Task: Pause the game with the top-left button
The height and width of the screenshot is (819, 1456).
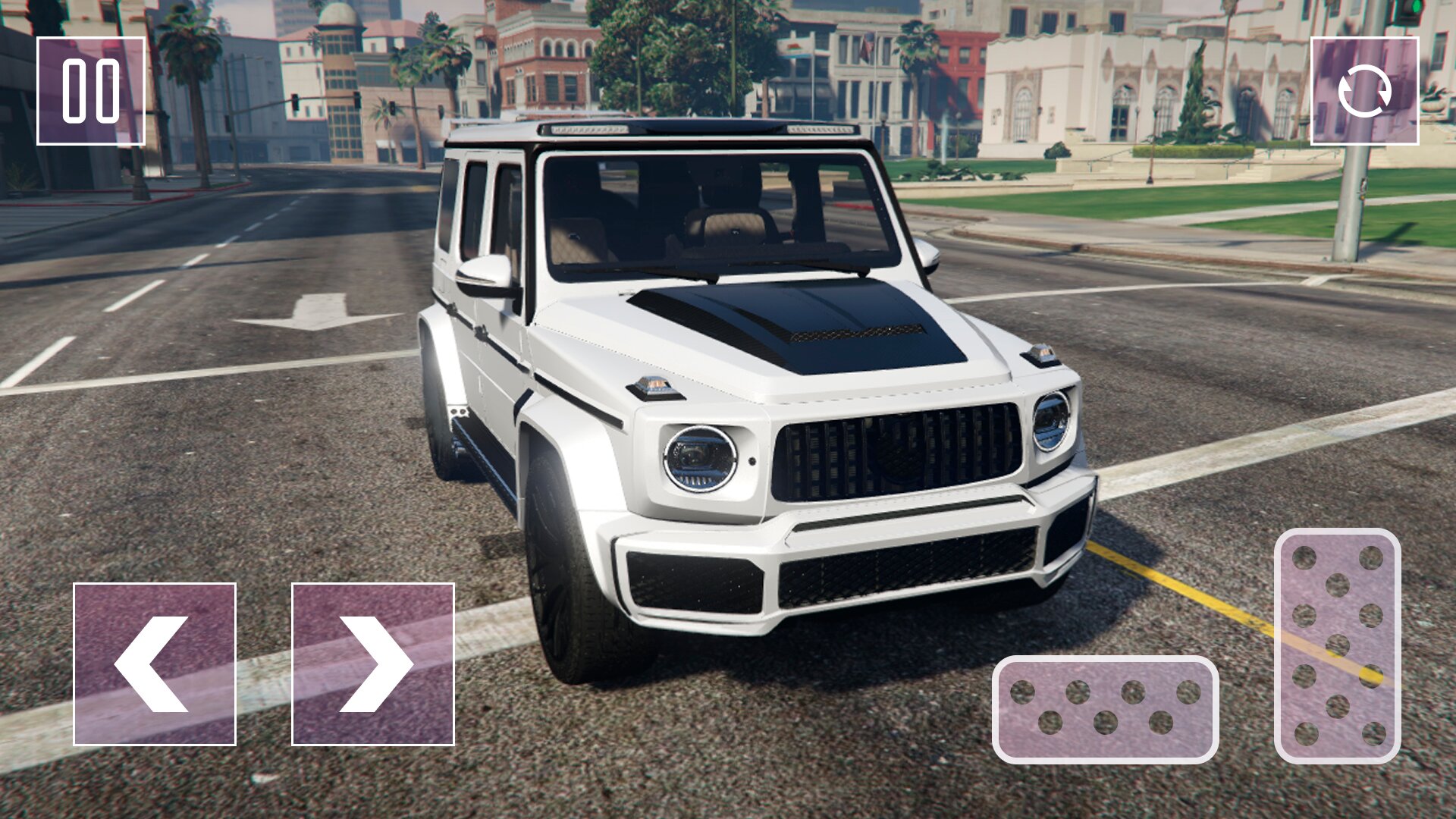Action: pos(91,91)
